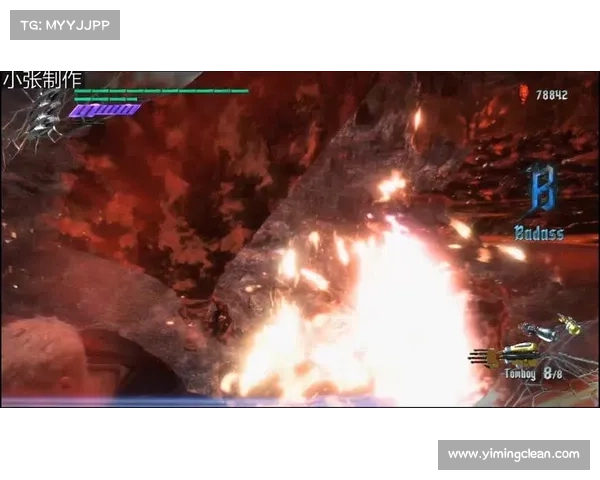Pick the smallest yellow Devil Breaker in the queue

tap(570, 322)
